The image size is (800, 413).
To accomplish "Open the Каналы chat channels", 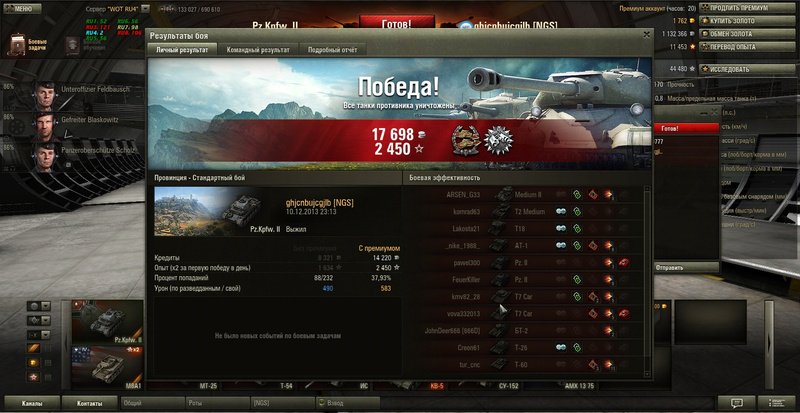I will pos(32,403).
